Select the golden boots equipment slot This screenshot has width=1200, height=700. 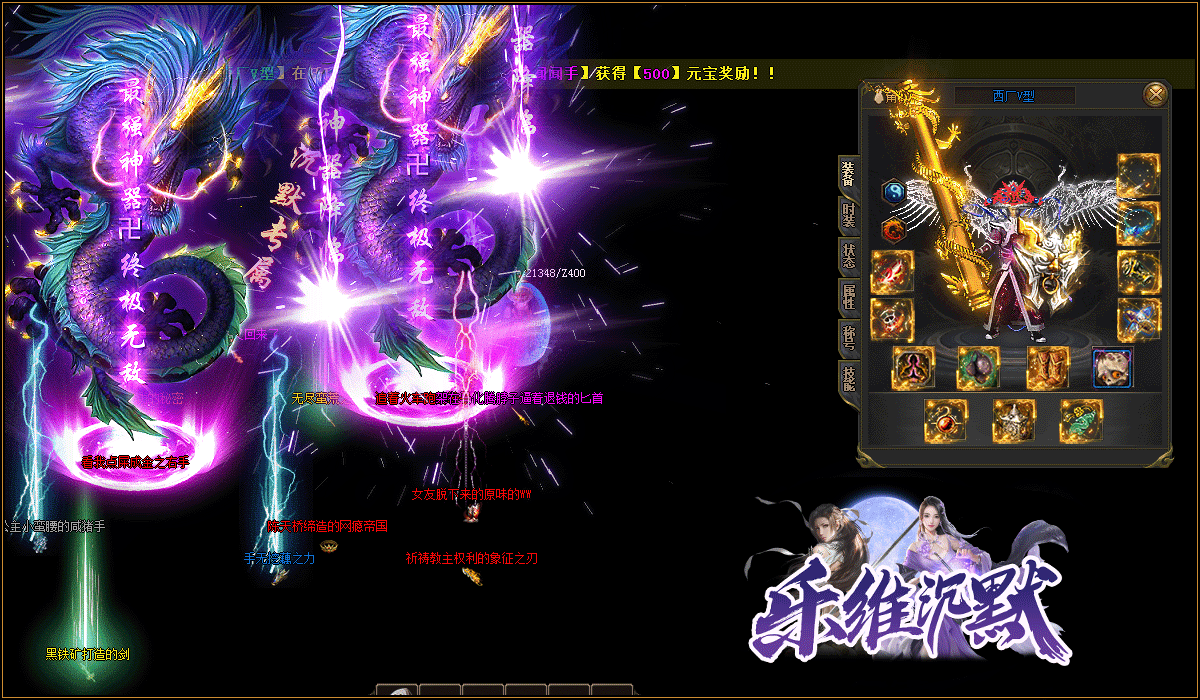pos(1047,367)
